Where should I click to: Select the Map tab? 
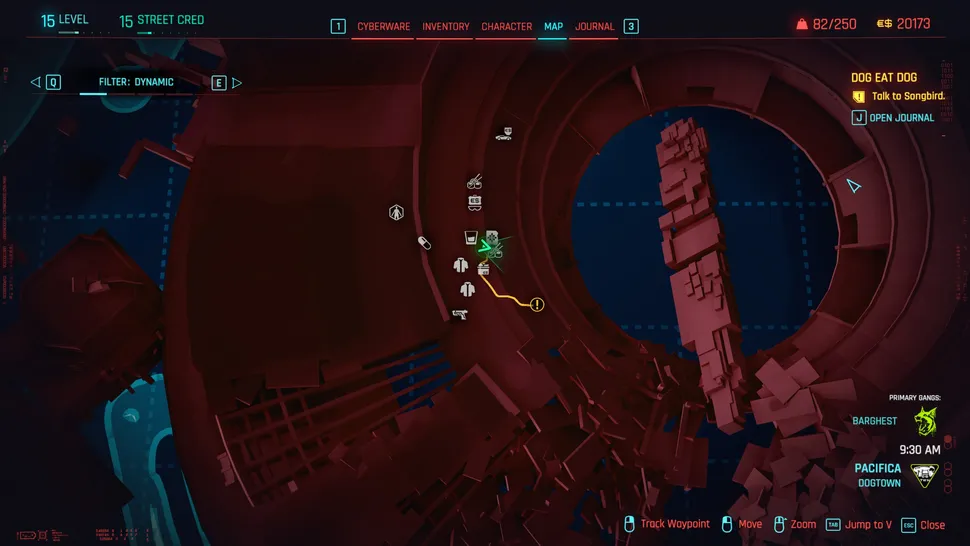[x=552, y=27]
